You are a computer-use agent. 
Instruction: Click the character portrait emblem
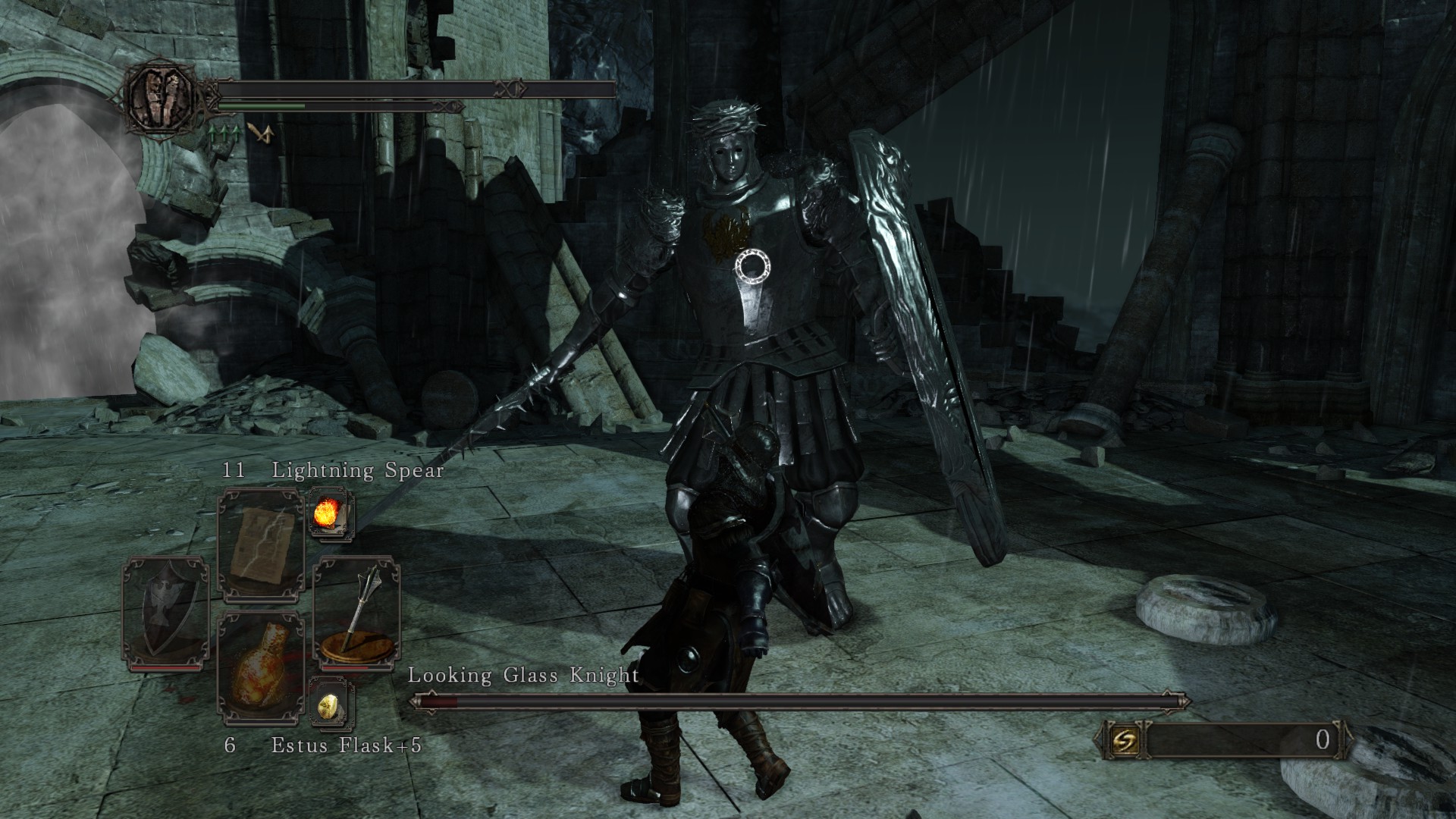coord(160,95)
